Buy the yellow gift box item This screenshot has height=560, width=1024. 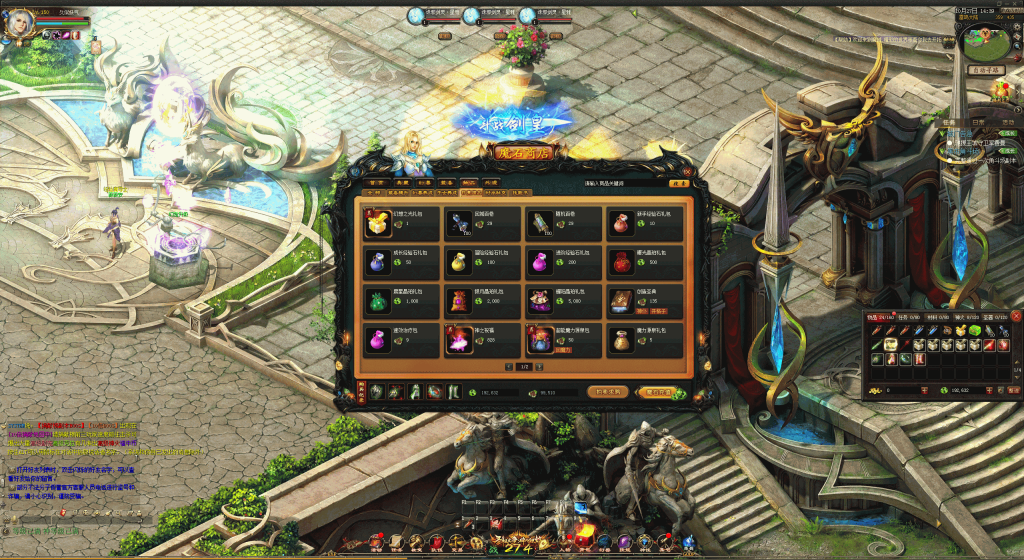377,222
